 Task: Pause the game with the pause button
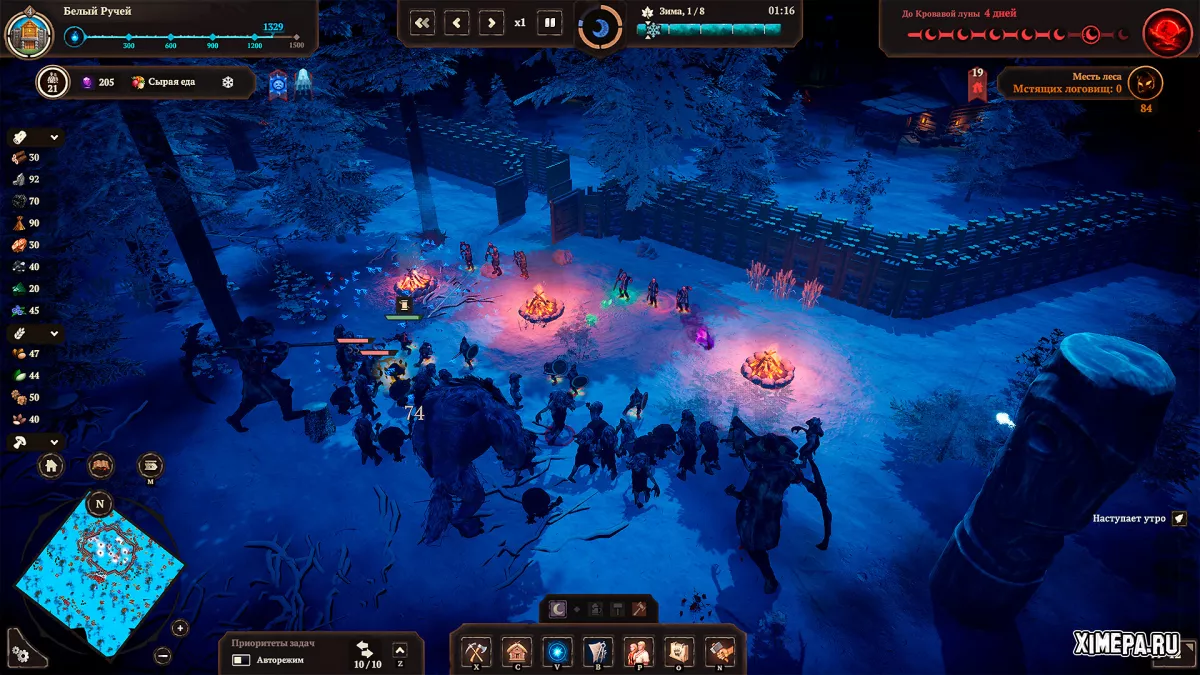[549, 22]
